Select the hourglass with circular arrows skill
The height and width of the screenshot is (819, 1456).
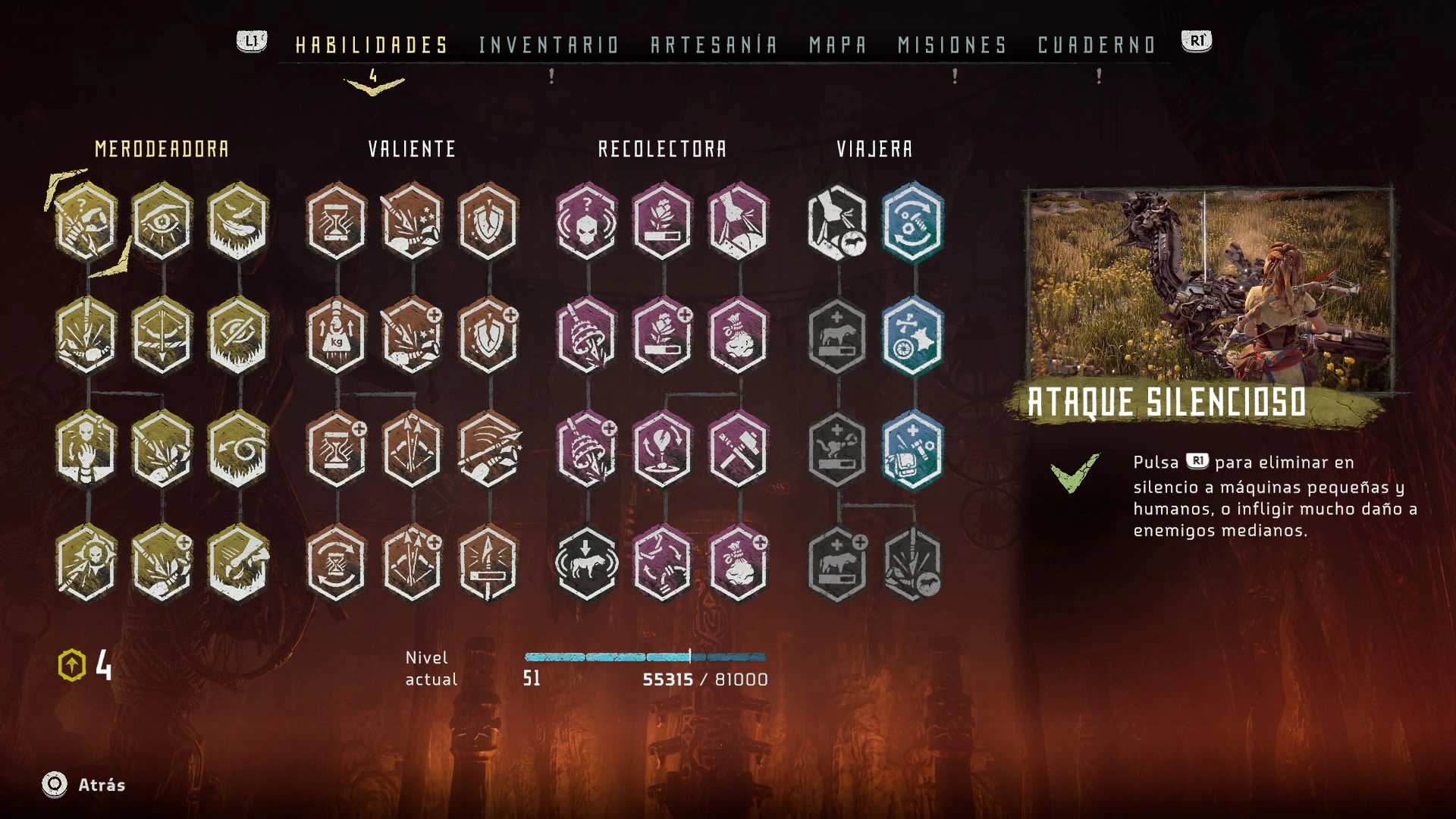pyautogui.click(x=337, y=563)
